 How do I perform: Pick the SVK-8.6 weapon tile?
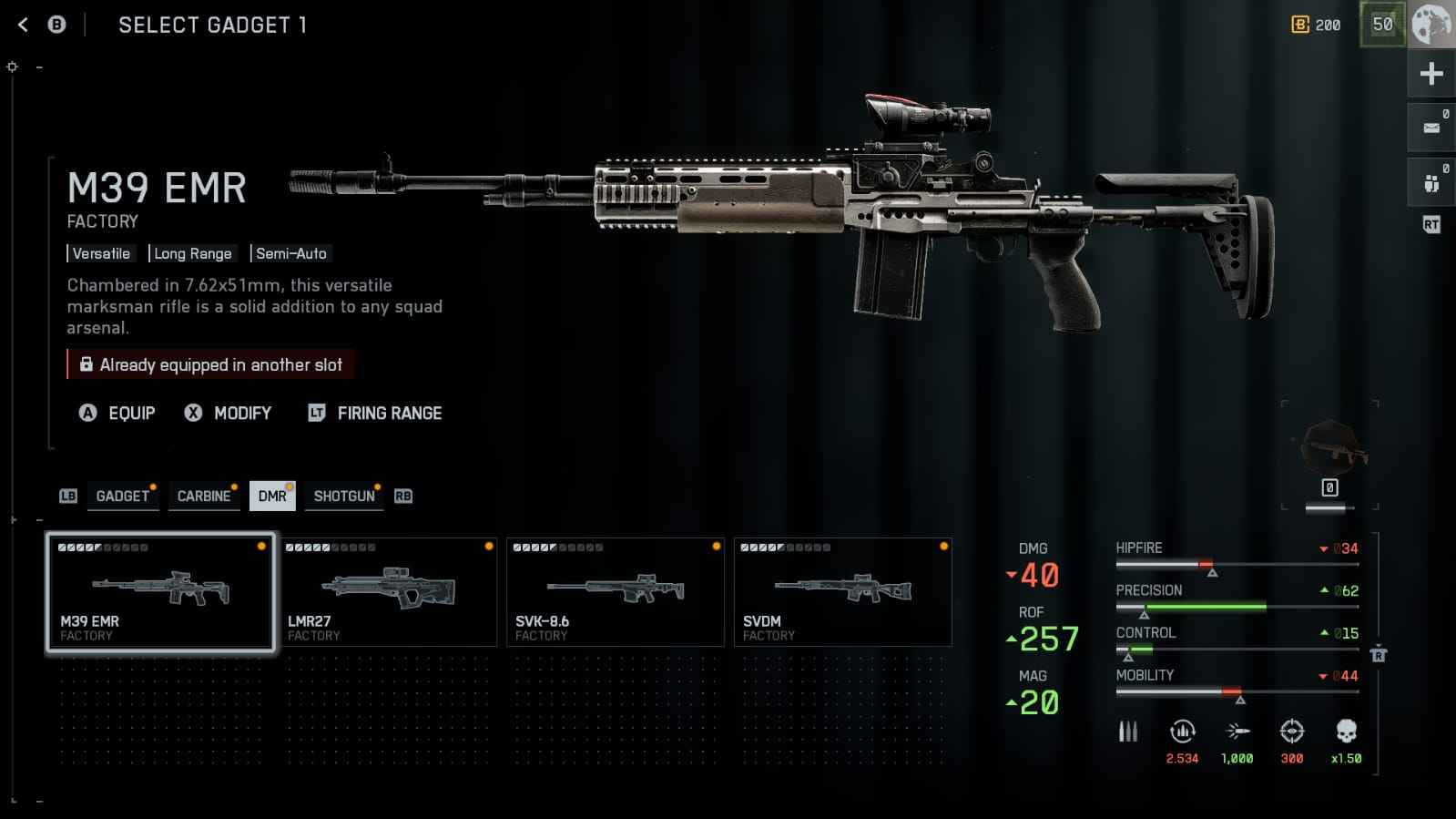[x=616, y=592]
